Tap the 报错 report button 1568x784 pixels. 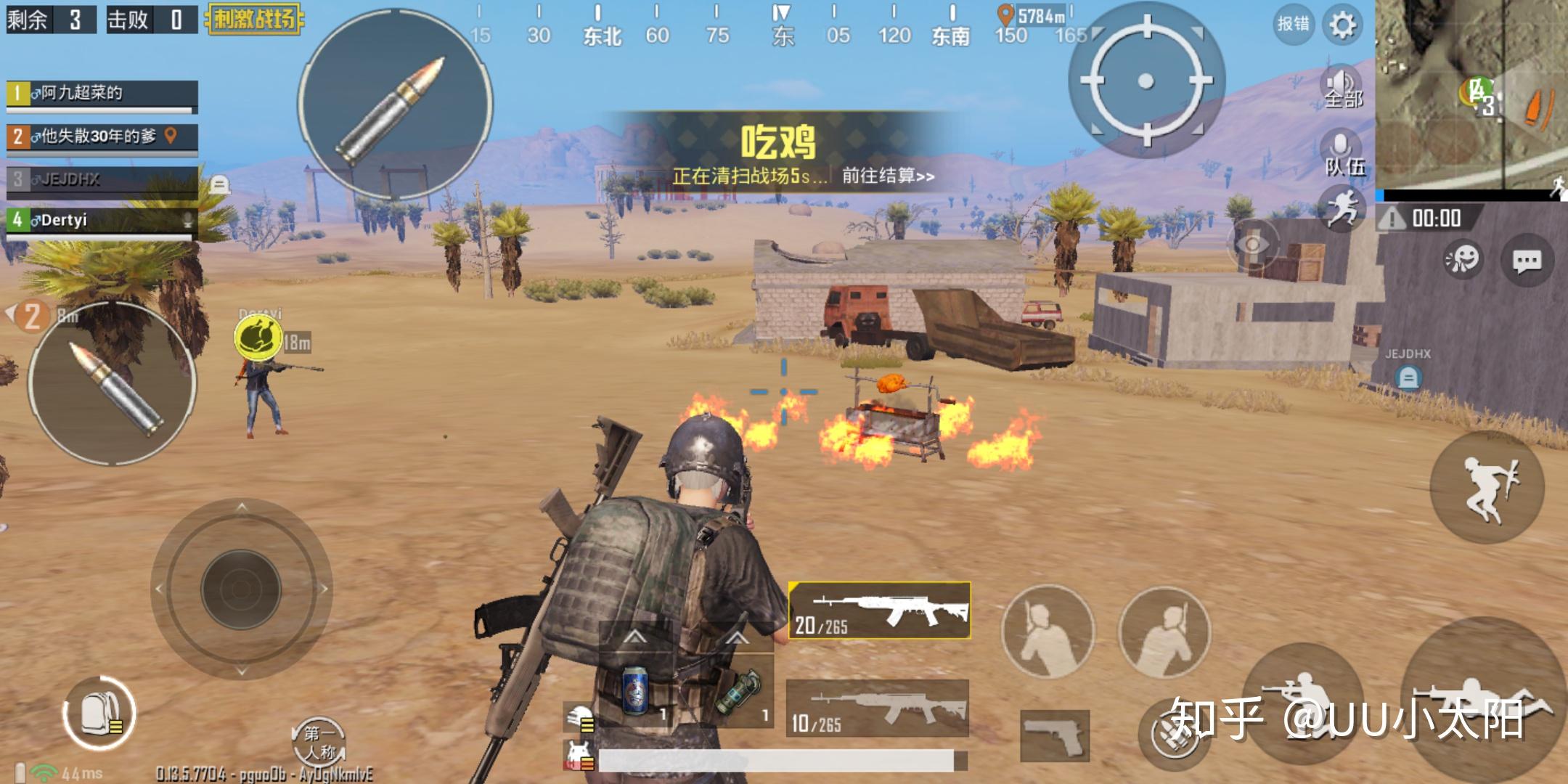[1293, 24]
